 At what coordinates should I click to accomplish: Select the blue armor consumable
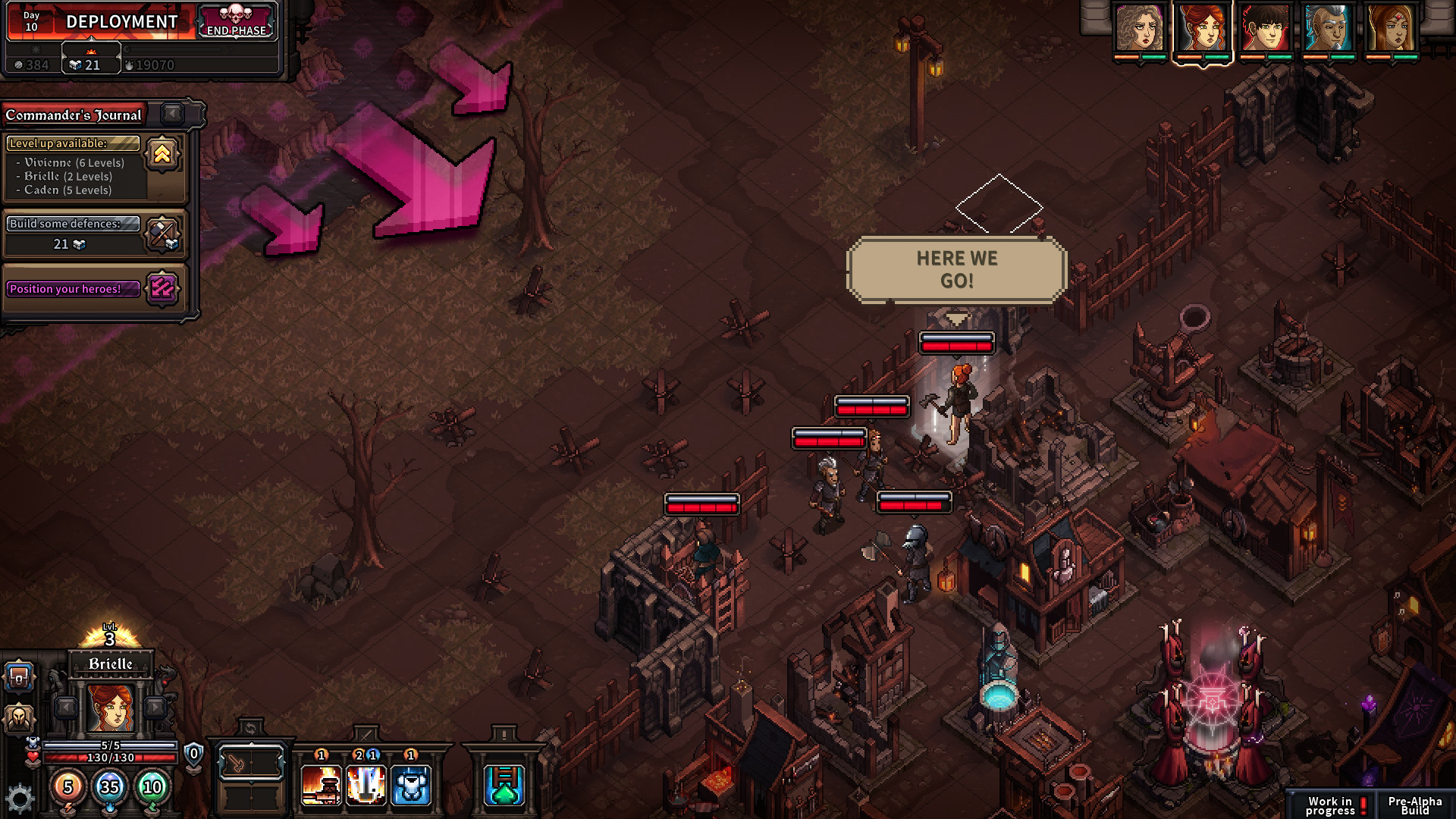pos(412,783)
